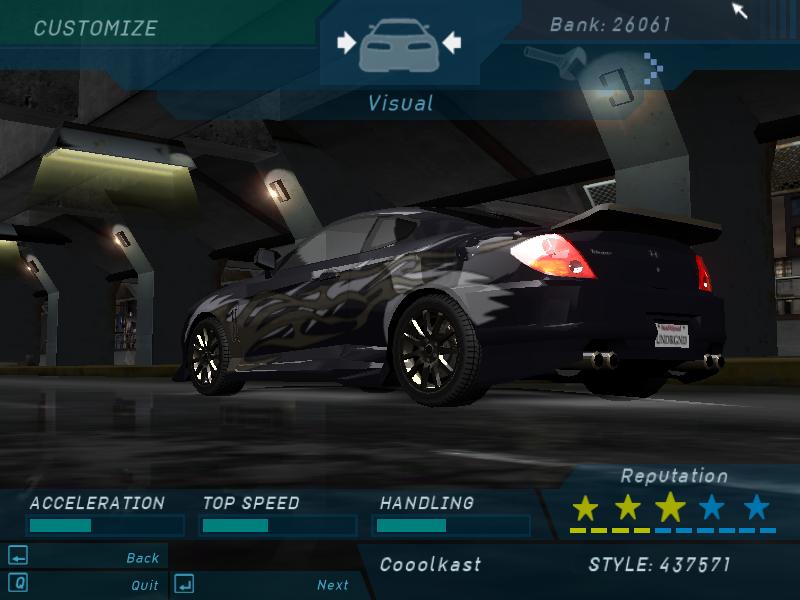The image size is (800, 600).
Task: Choose the Quit option
Action: 144,585
